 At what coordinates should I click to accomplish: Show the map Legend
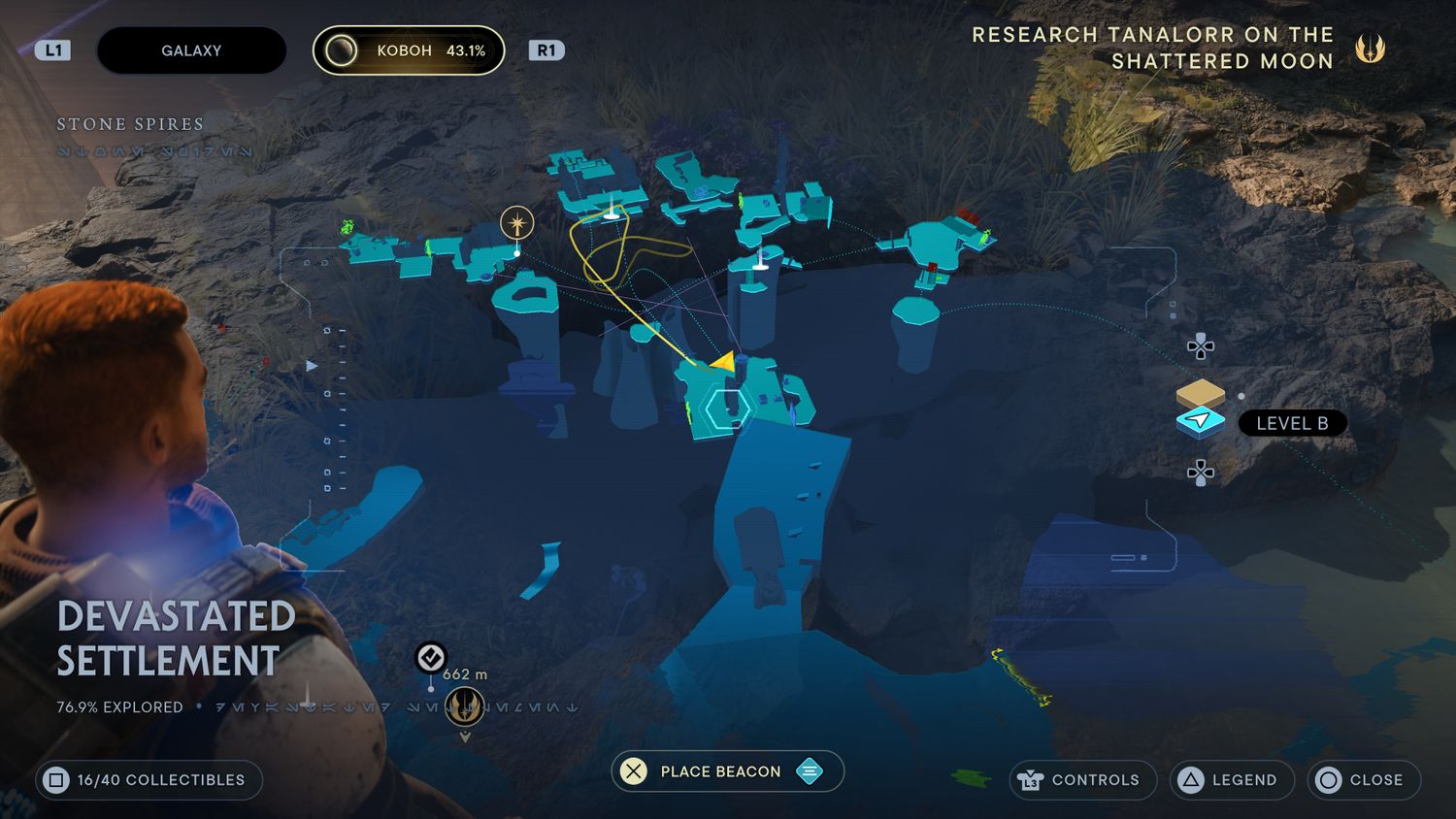[x=1232, y=779]
